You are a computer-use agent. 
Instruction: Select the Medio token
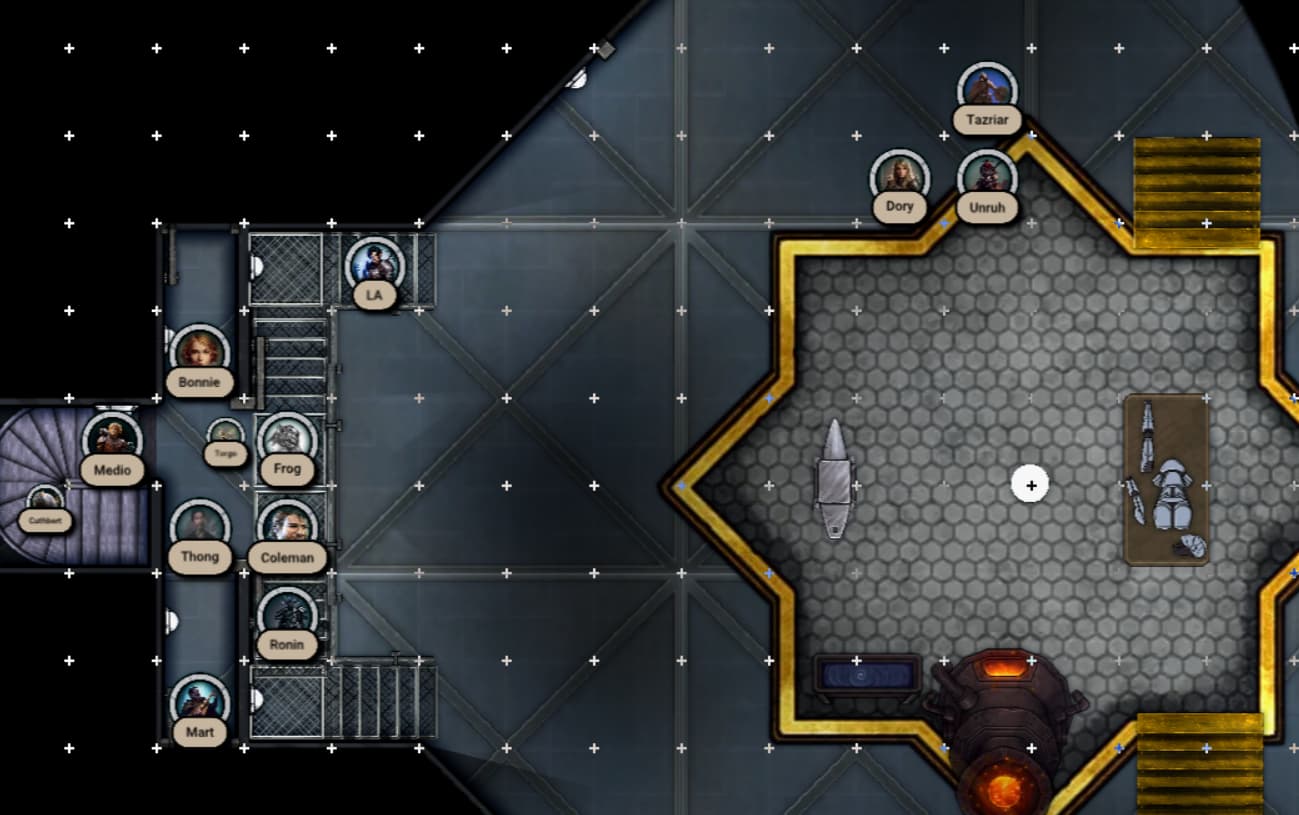pyautogui.click(x=112, y=440)
